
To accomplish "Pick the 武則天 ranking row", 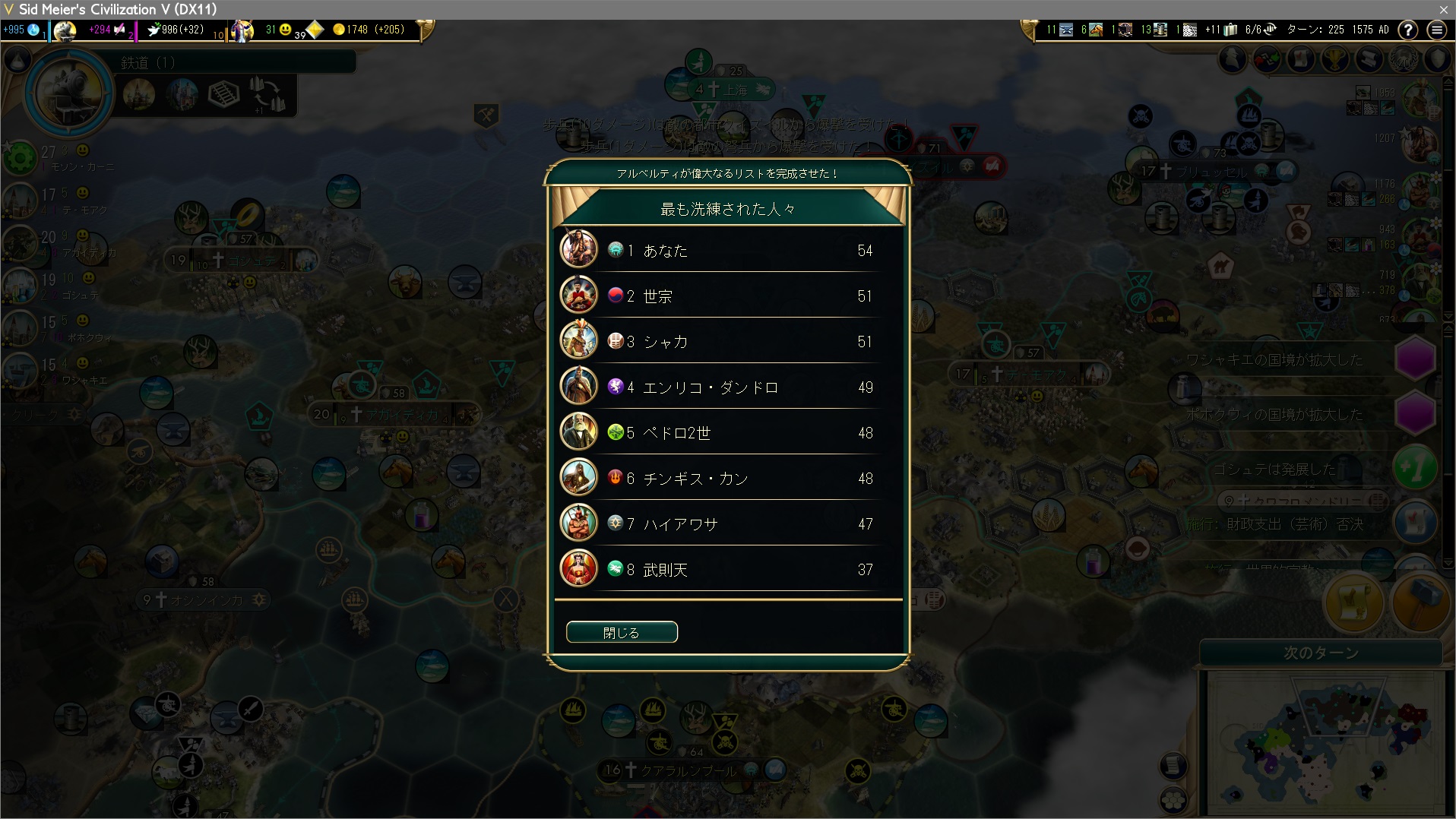I will click(728, 569).
